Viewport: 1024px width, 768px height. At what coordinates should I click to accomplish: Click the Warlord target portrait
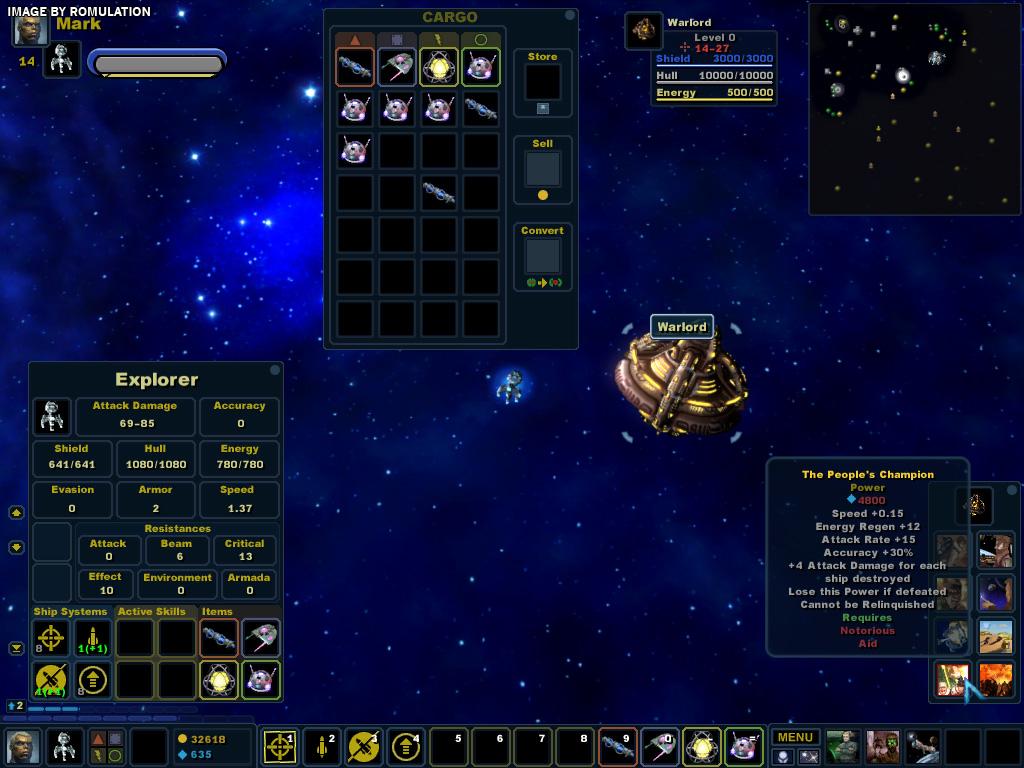click(x=644, y=30)
